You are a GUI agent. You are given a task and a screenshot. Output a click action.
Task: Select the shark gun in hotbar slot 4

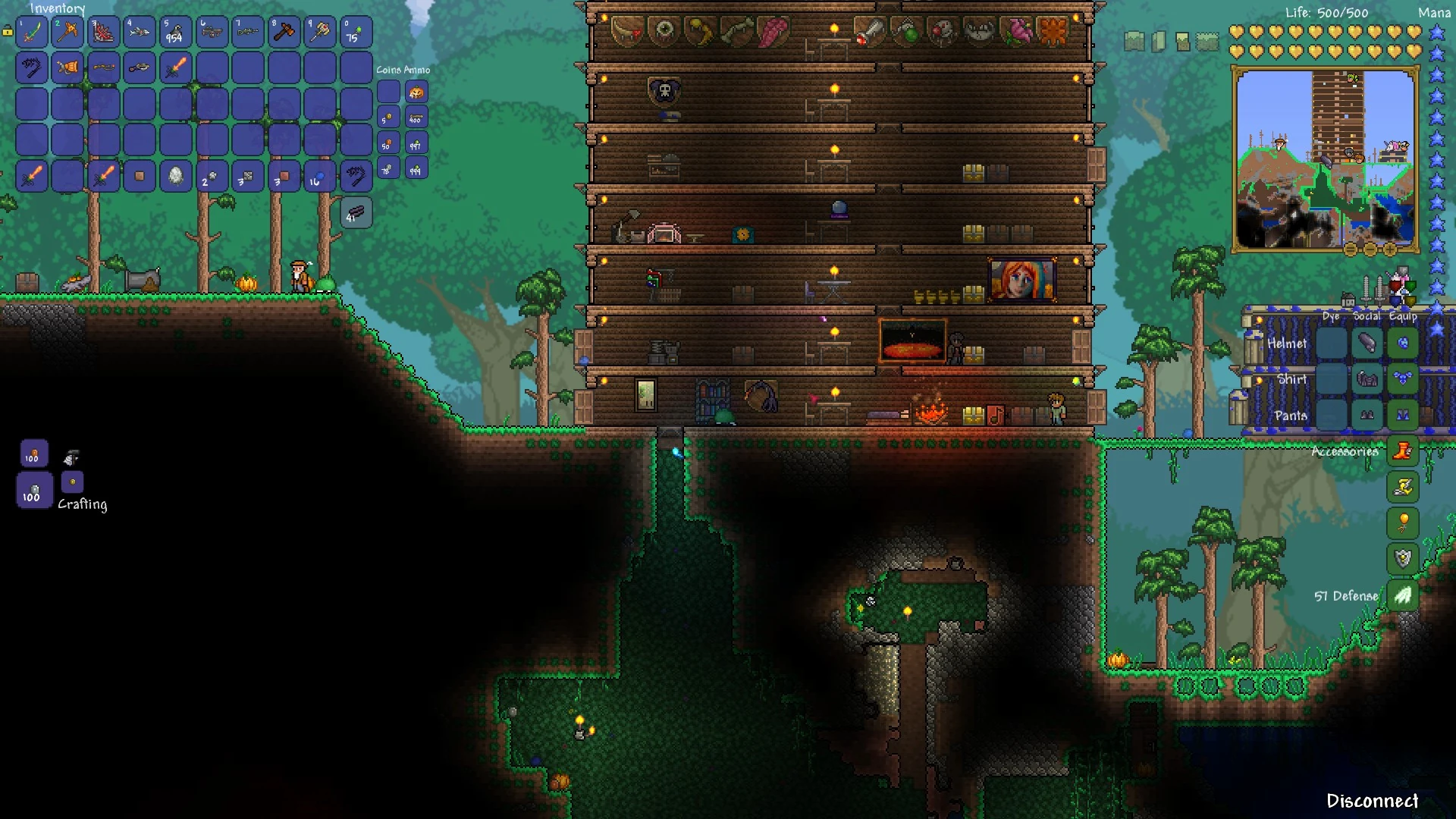point(140,32)
